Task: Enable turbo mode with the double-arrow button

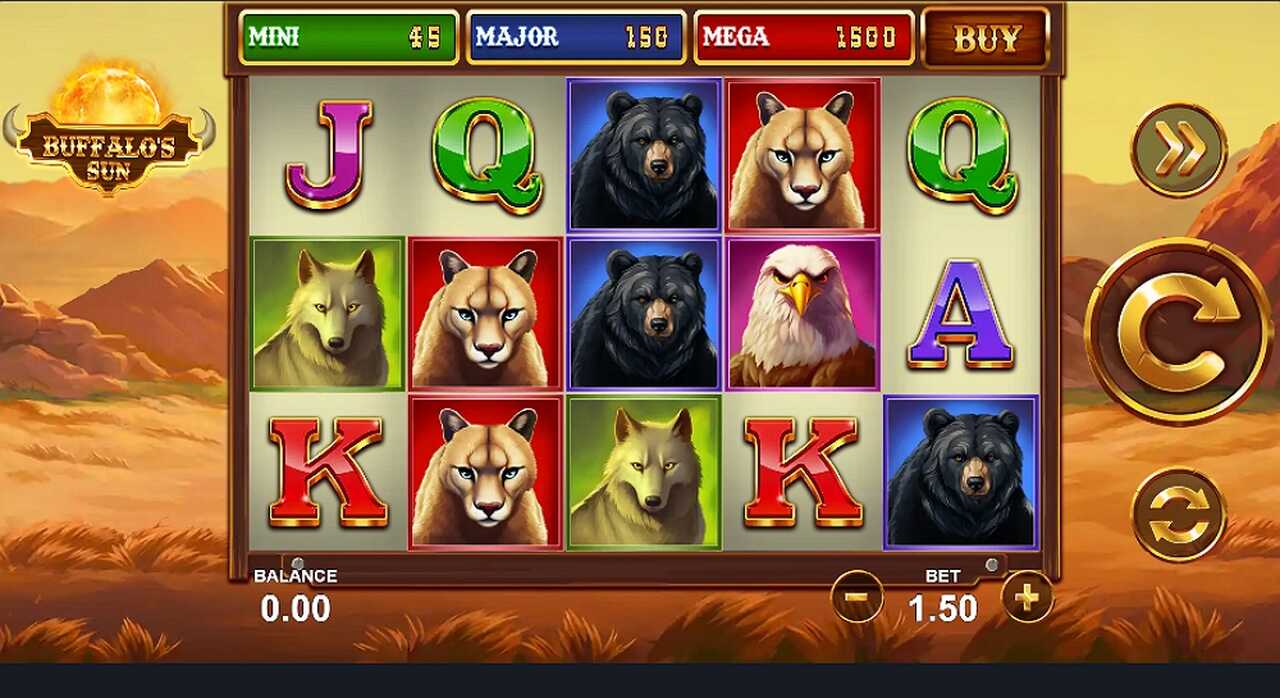Action: (x=1179, y=150)
